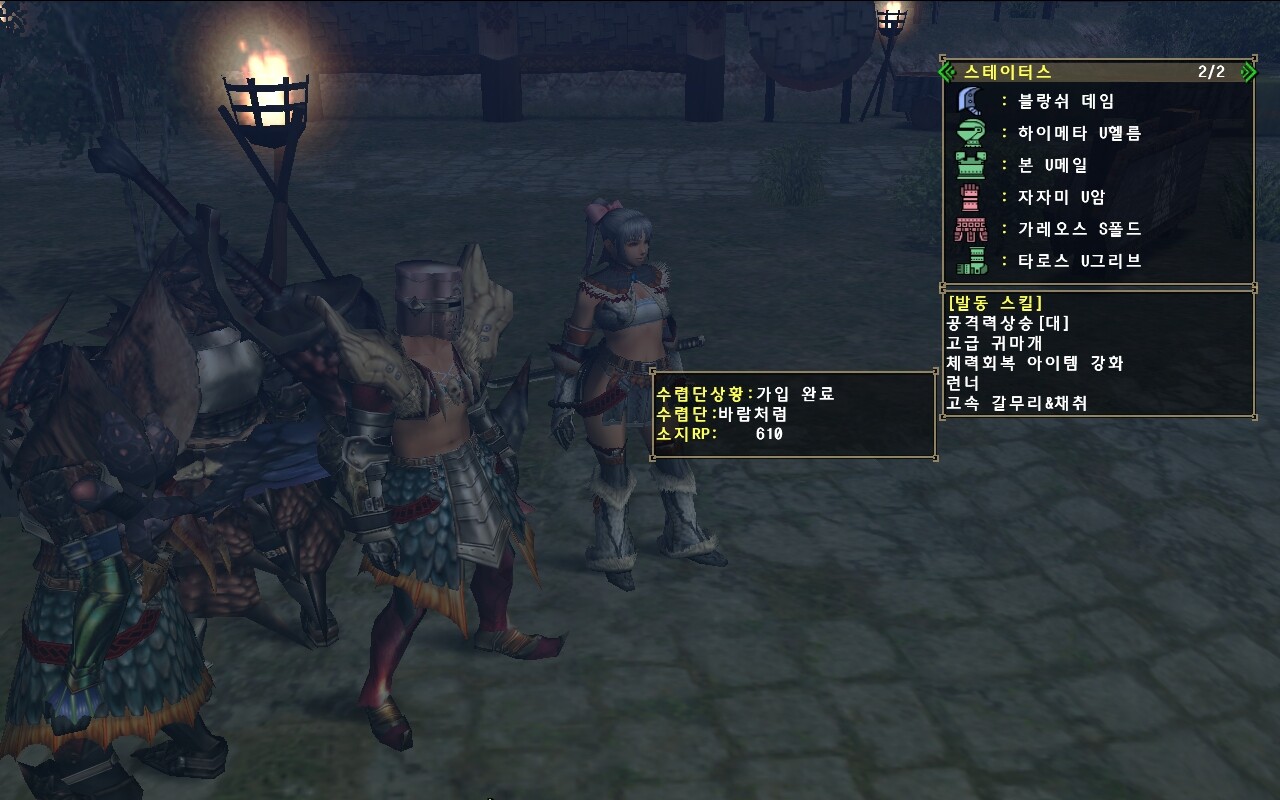Choose the 가레오스 S폴드 waist armor row
The width and height of the screenshot is (1280, 800).
coord(1078,229)
